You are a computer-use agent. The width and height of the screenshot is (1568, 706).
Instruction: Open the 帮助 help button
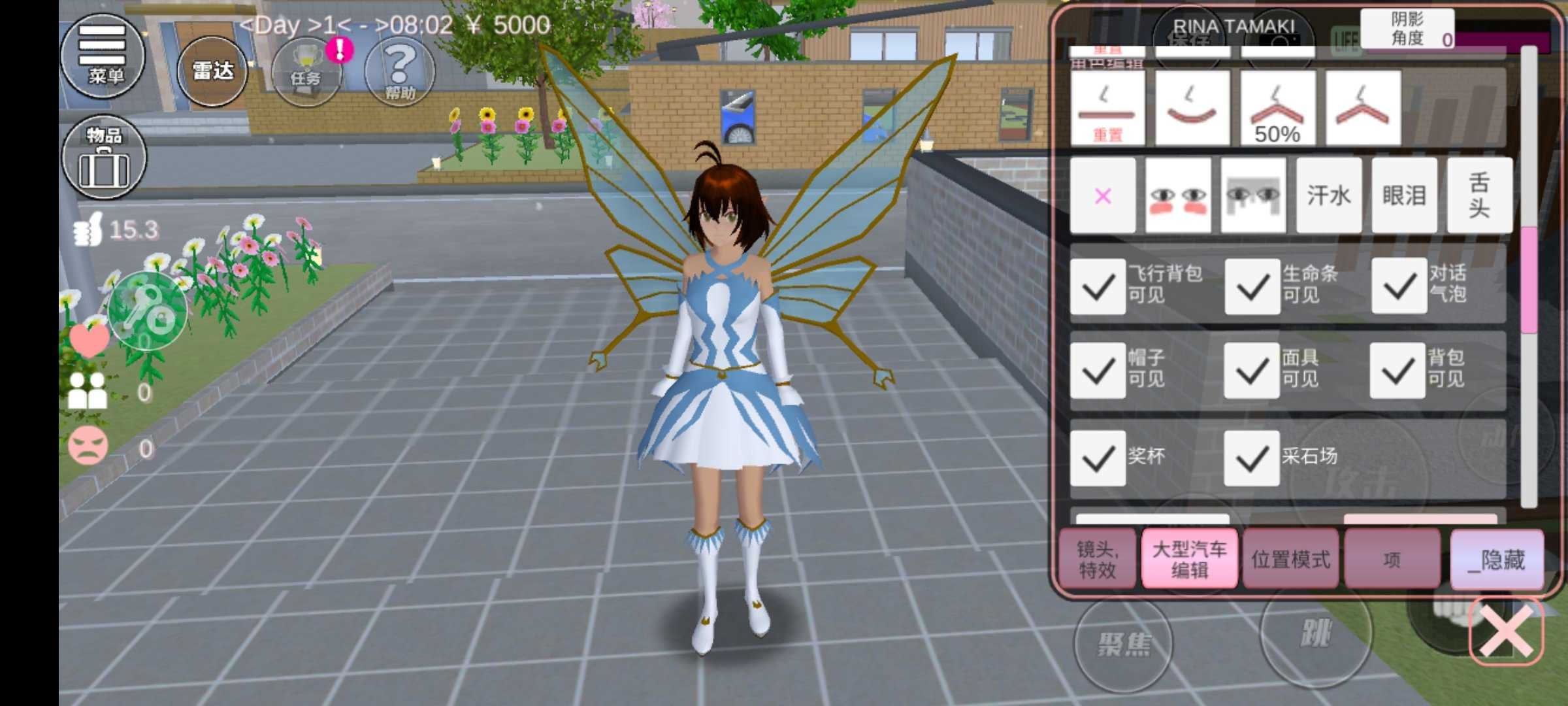(399, 71)
